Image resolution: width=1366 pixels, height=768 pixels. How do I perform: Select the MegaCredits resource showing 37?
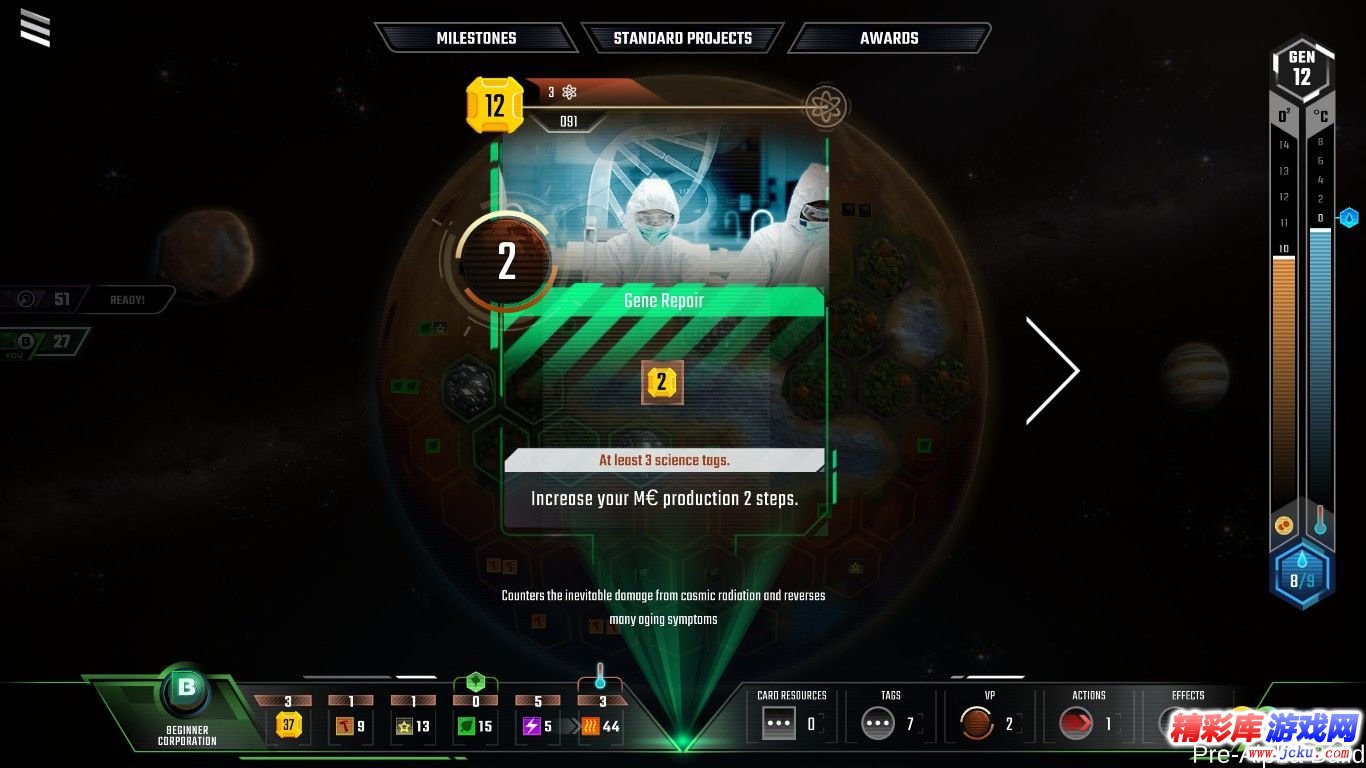pyautogui.click(x=289, y=725)
